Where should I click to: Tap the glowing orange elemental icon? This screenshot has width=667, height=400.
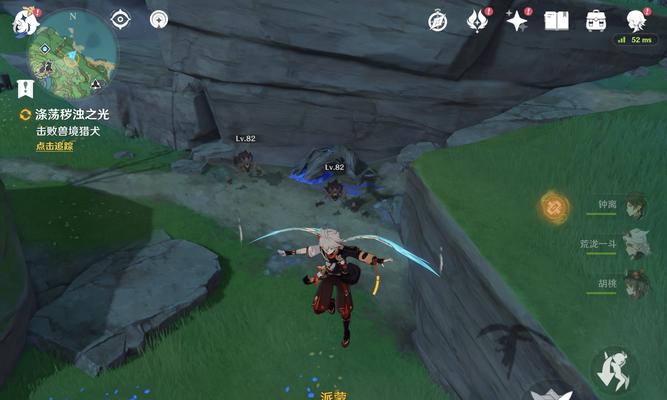click(x=553, y=207)
